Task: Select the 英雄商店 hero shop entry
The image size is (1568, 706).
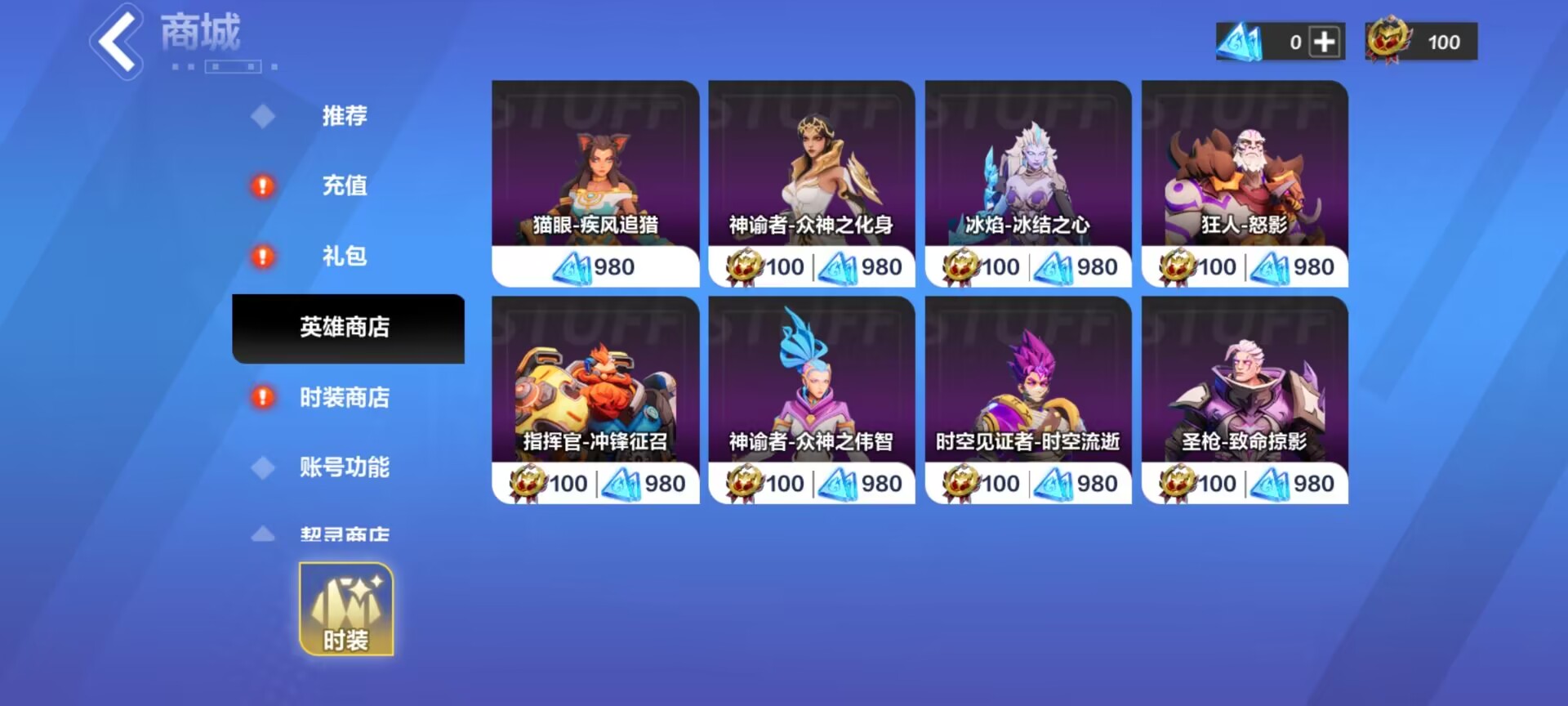Action: tap(347, 328)
